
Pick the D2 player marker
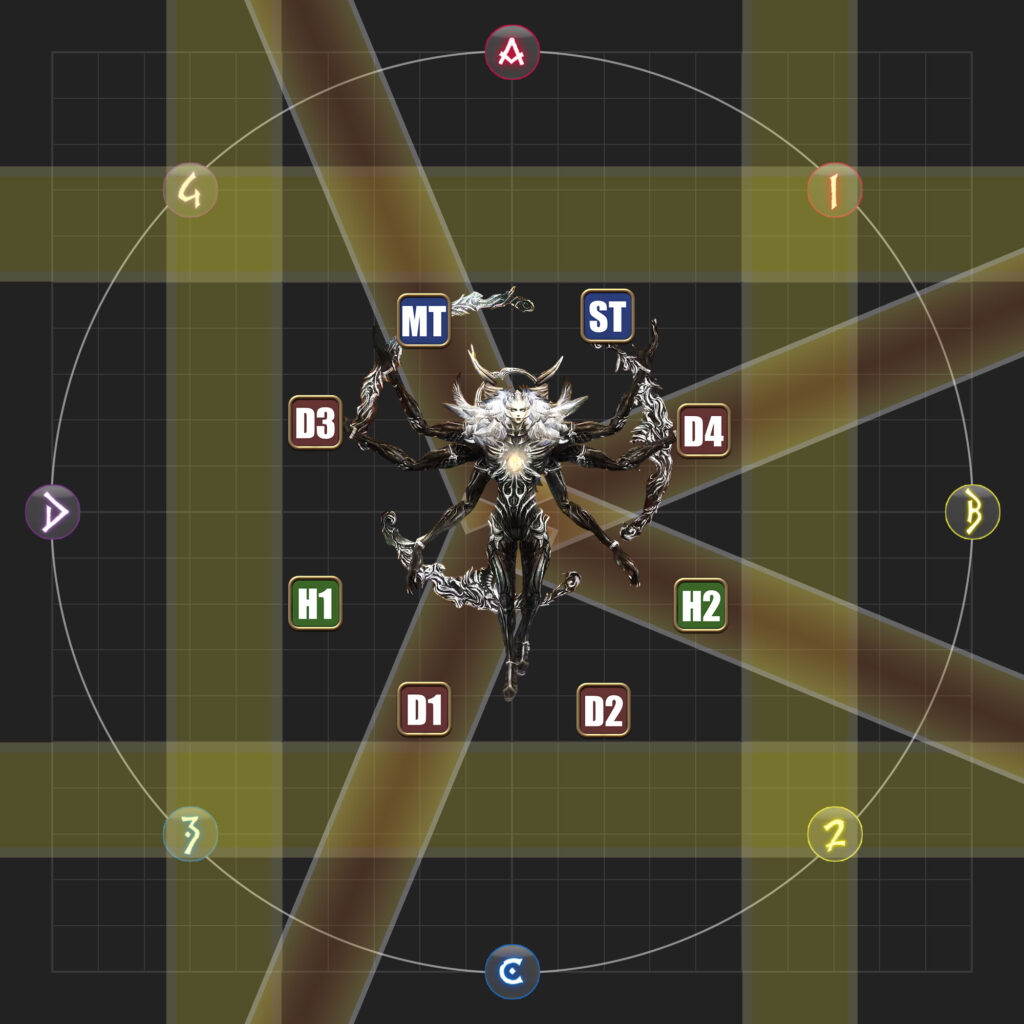click(603, 709)
